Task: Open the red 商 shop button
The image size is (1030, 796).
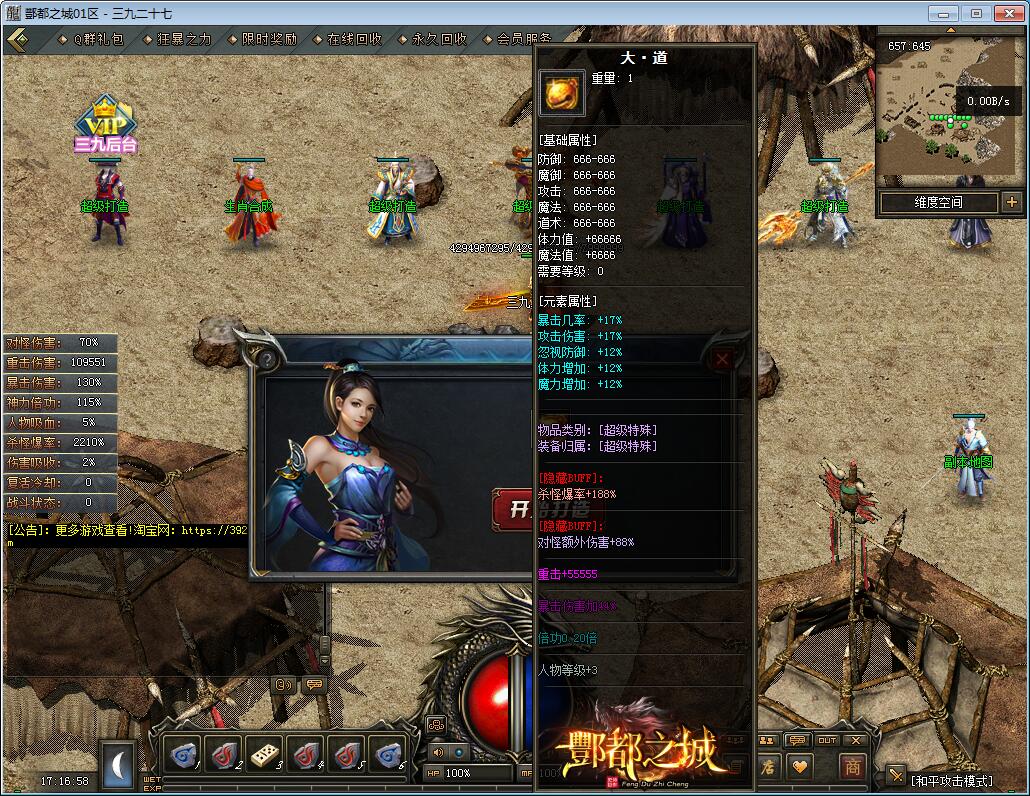Action: [852, 767]
